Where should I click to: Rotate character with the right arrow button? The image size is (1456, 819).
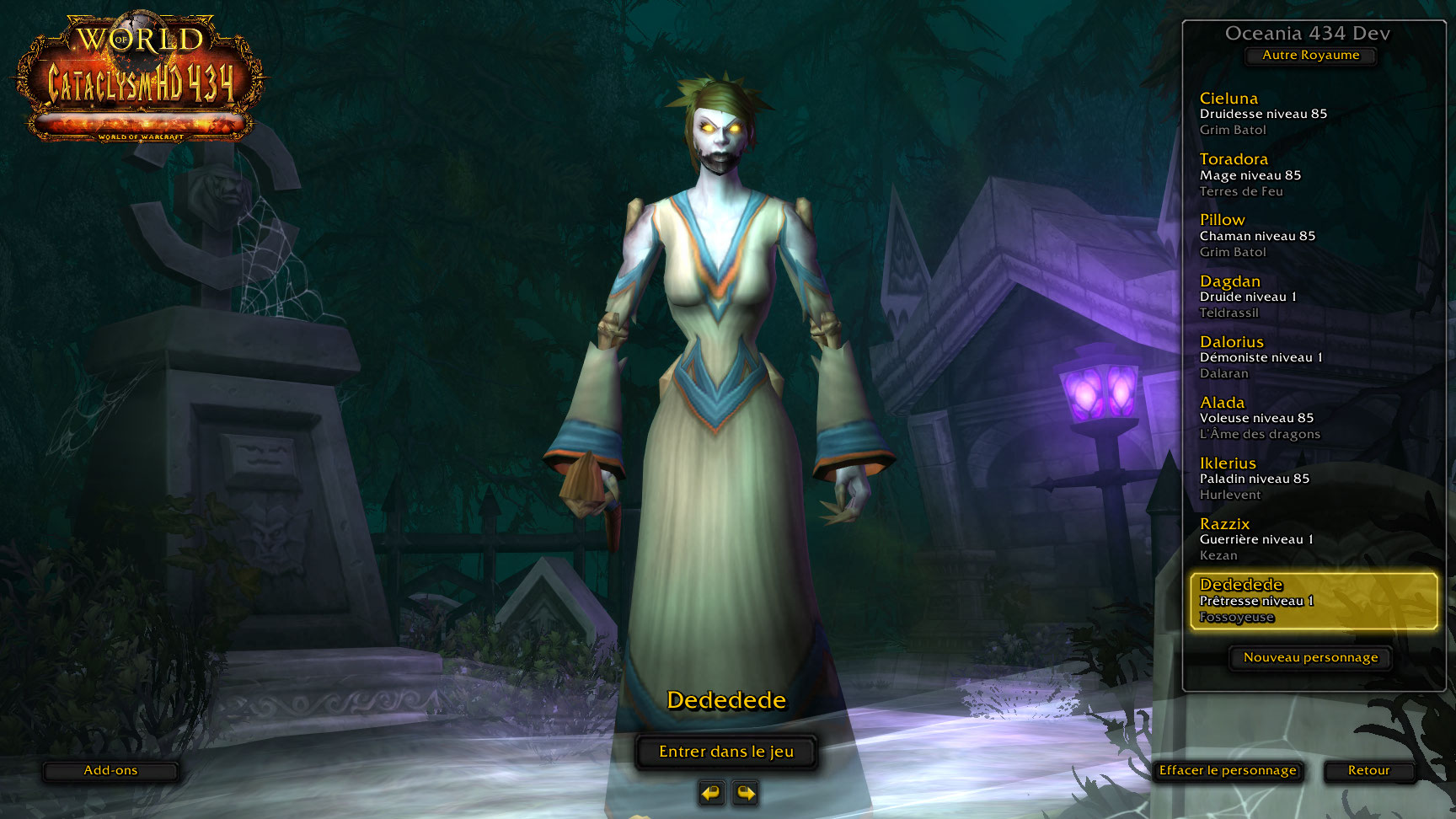coord(746,793)
